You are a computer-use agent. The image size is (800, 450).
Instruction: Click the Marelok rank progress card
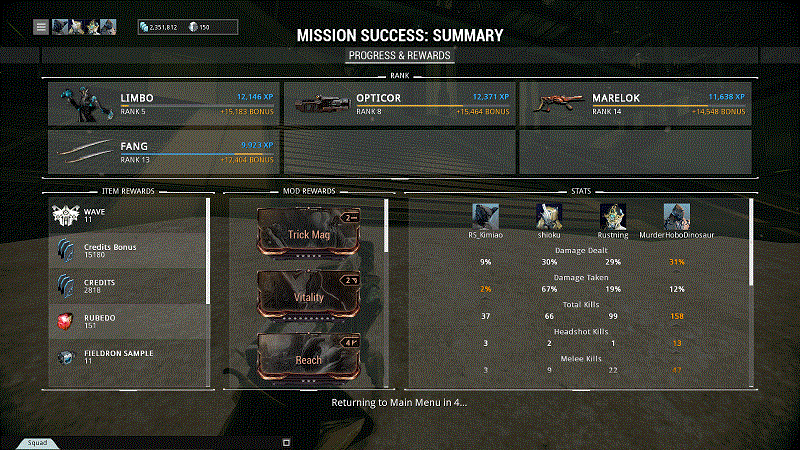(x=634, y=104)
